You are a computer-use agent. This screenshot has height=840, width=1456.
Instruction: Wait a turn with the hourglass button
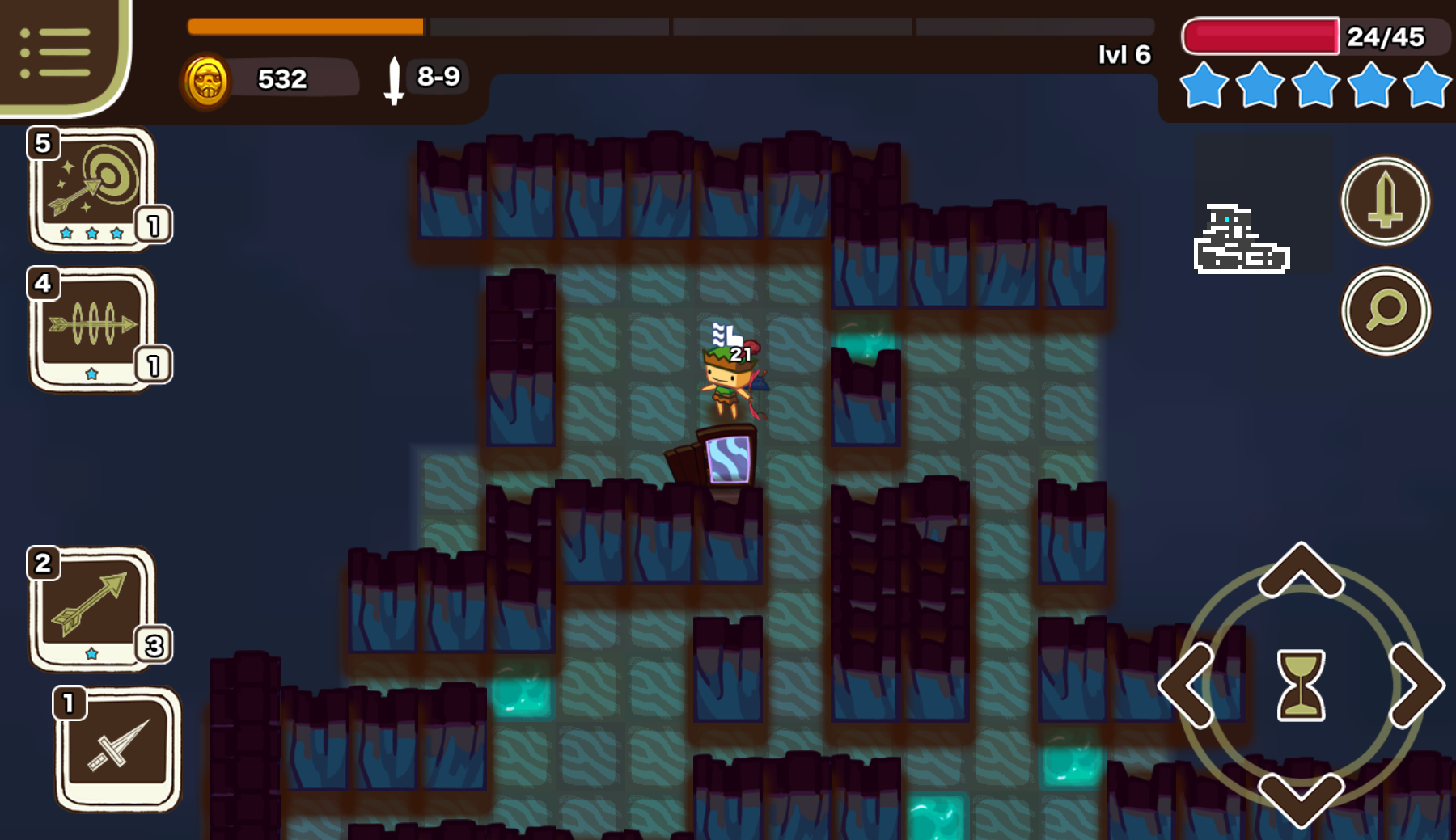1301,686
